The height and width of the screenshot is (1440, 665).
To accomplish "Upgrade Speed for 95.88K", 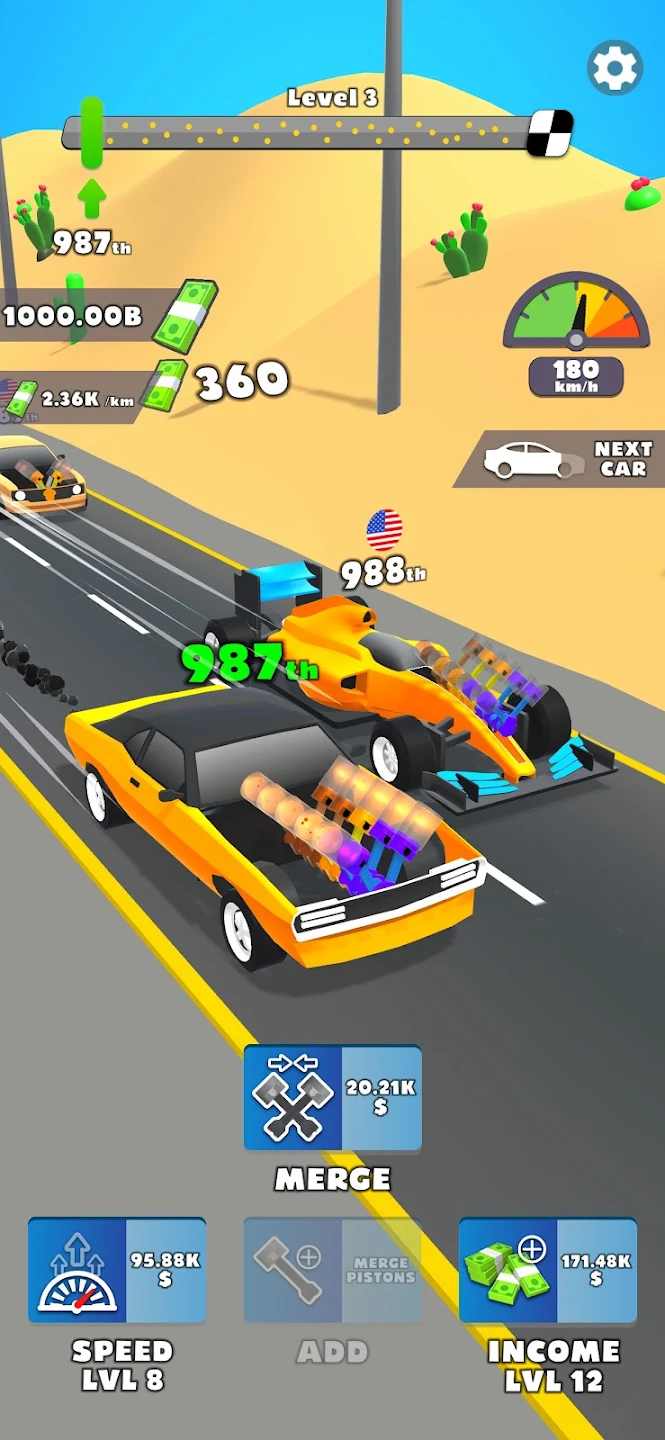I will [x=117, y=1270].
